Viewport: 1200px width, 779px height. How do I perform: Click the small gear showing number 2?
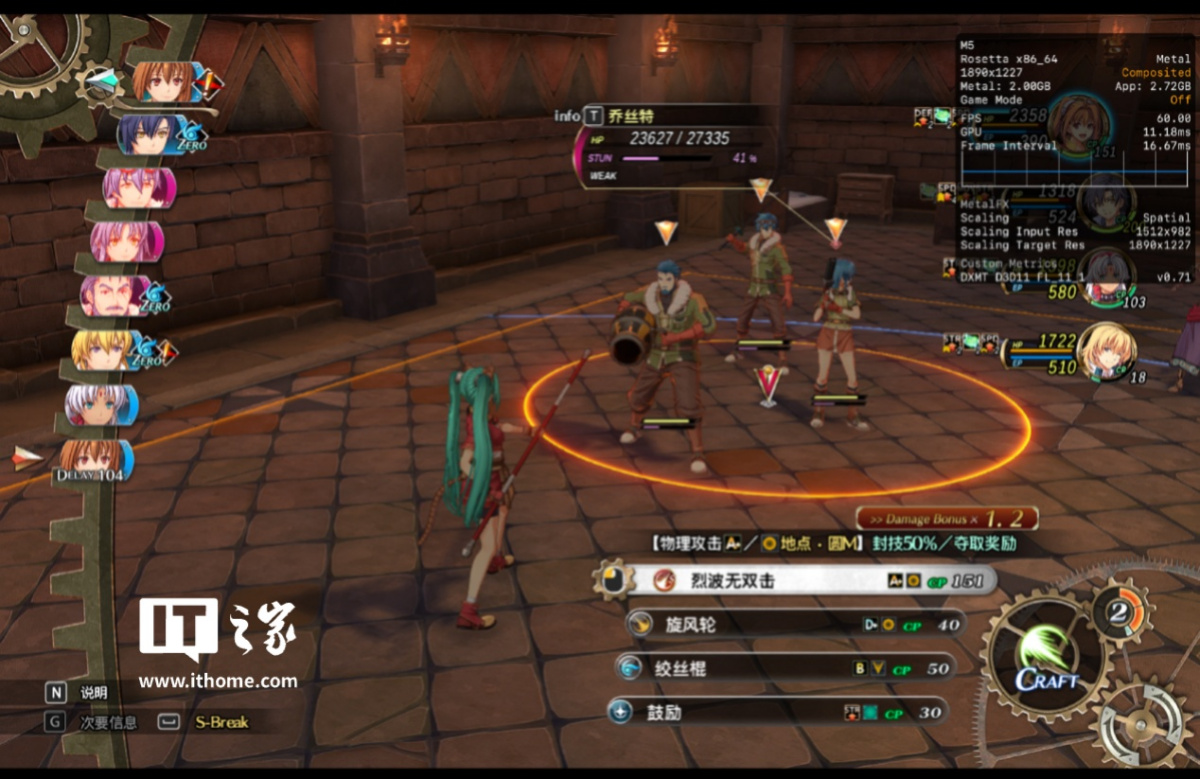coord(1120,612)
